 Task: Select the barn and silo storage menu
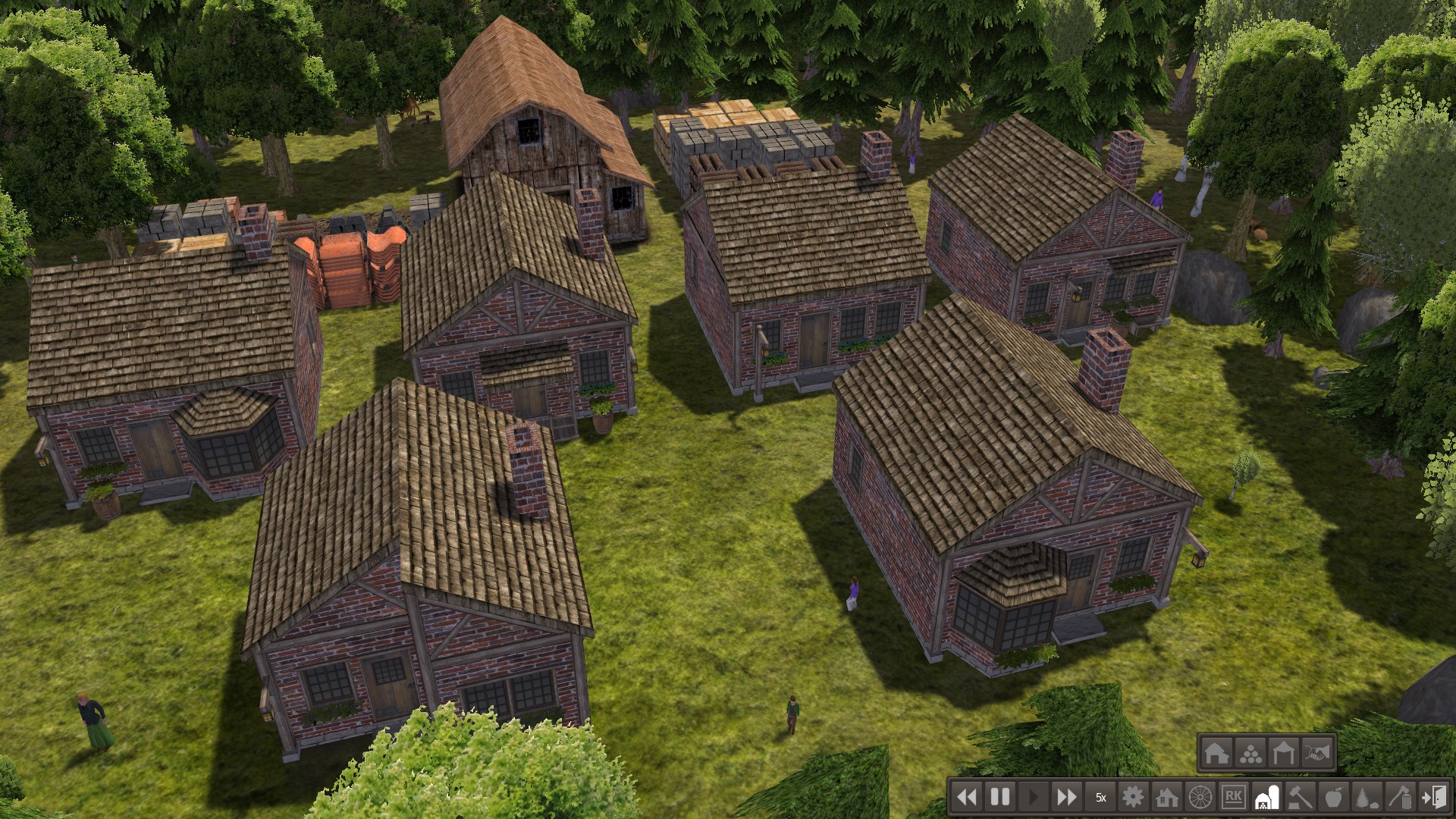click(x=1266, y=797)
